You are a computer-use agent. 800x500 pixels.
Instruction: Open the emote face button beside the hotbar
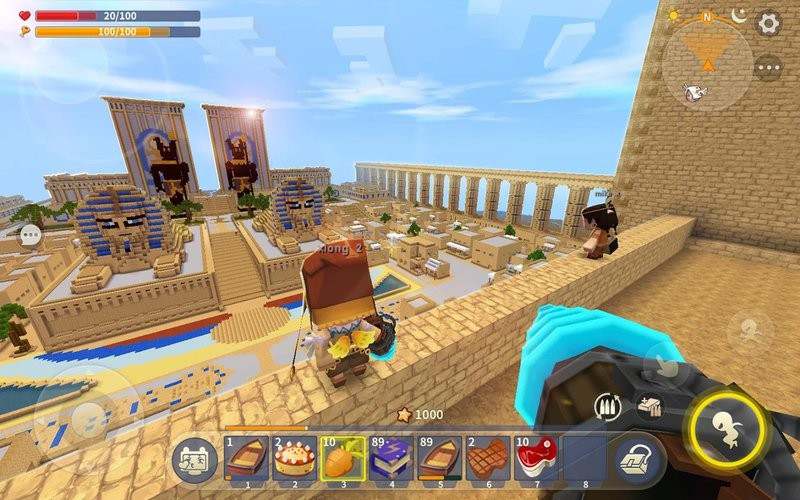(193, 459)
